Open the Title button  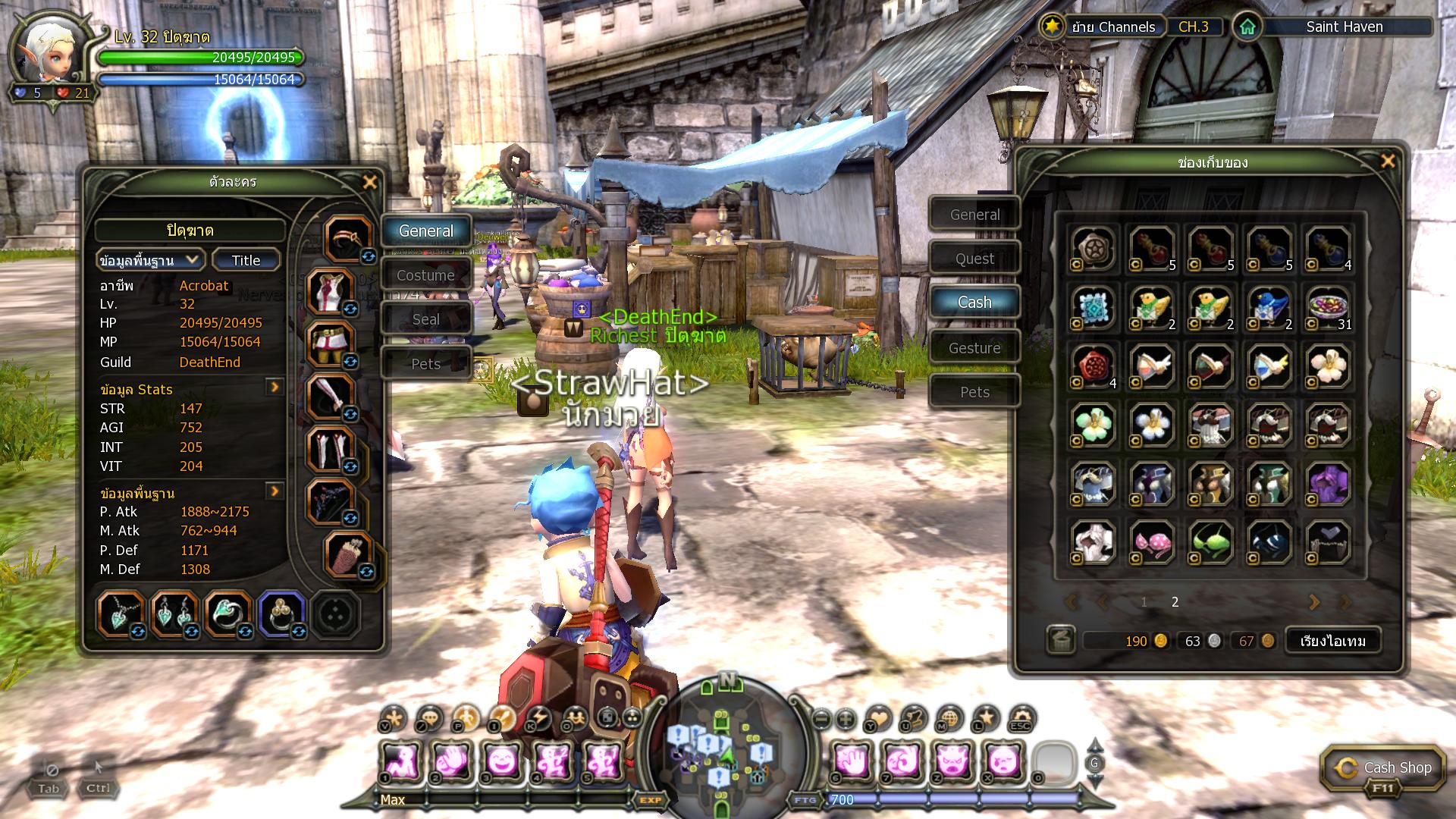tap(246, 260)
